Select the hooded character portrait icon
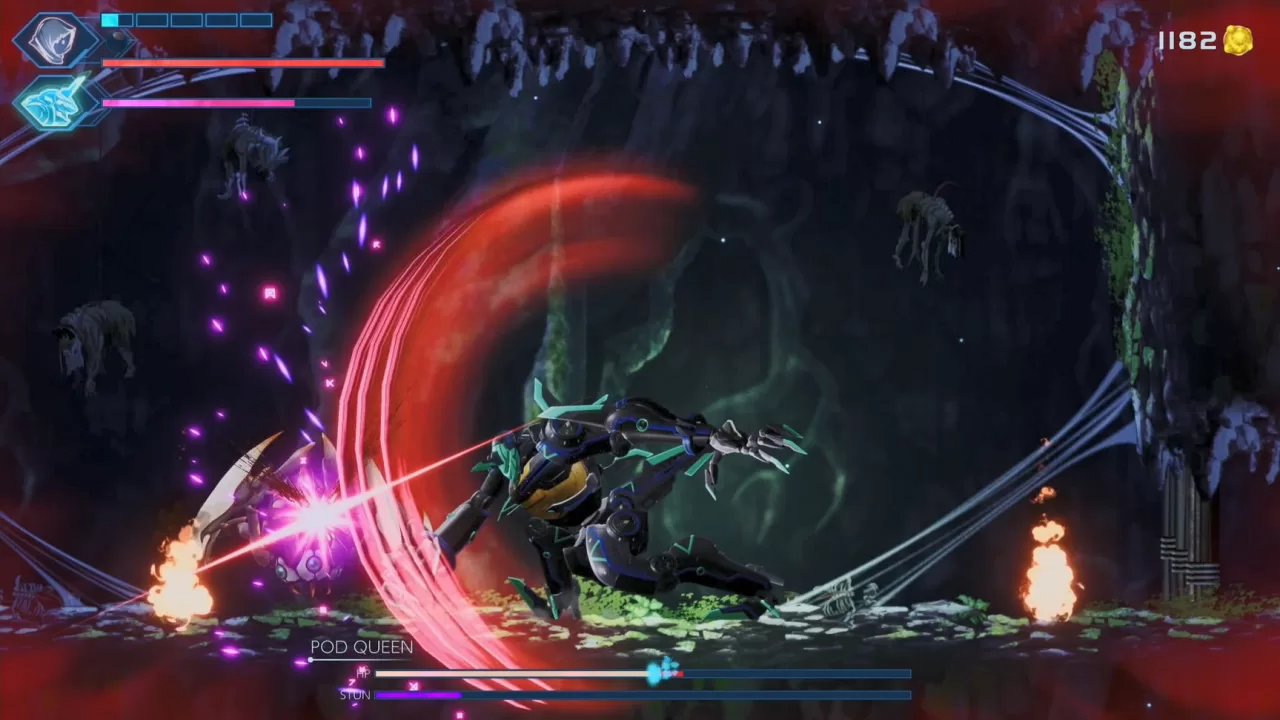The width and height of the screenshot is (1280, 720). [x=55, y=40]
